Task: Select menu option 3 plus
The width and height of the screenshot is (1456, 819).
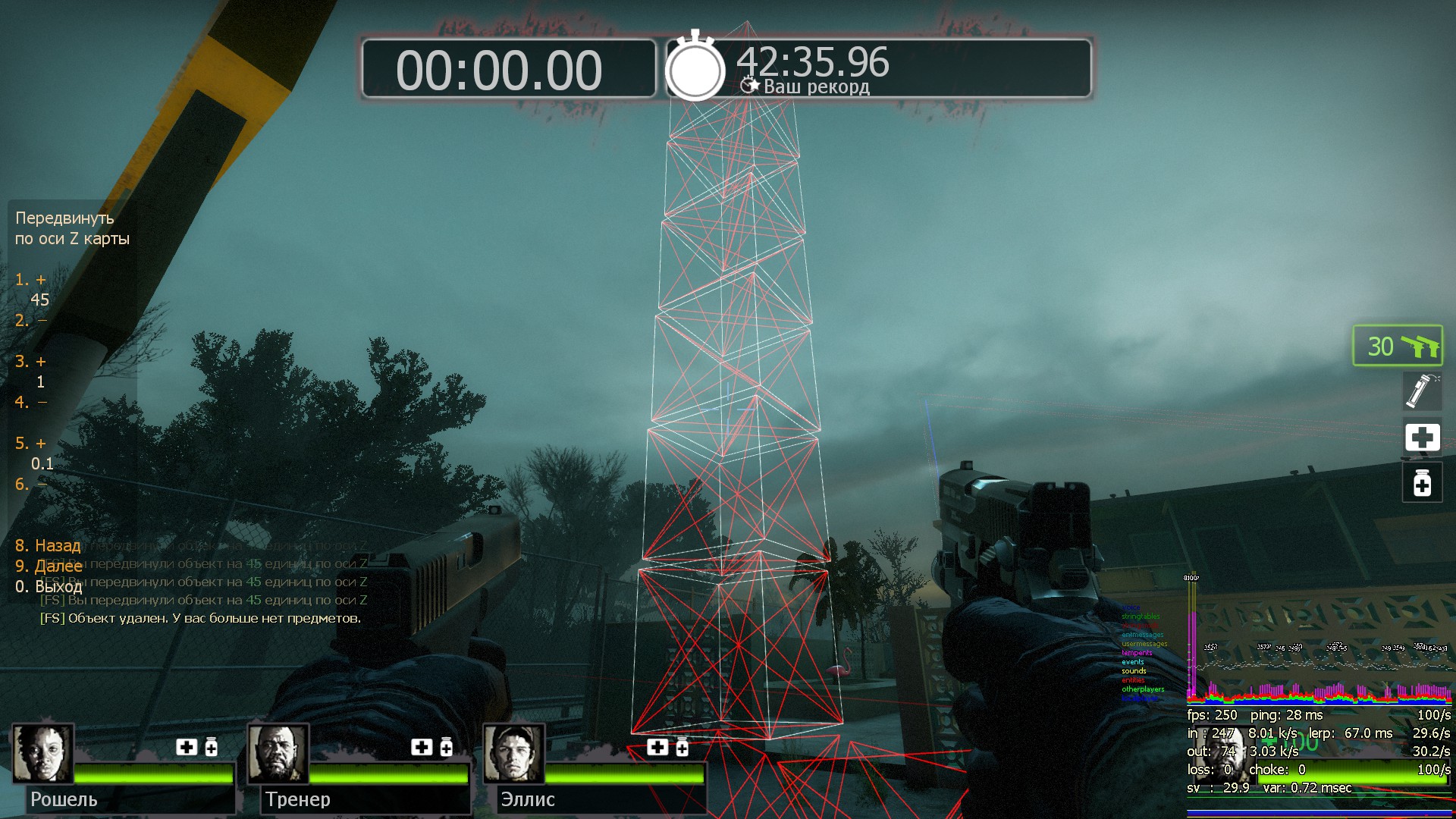Action: pos(31,362)
